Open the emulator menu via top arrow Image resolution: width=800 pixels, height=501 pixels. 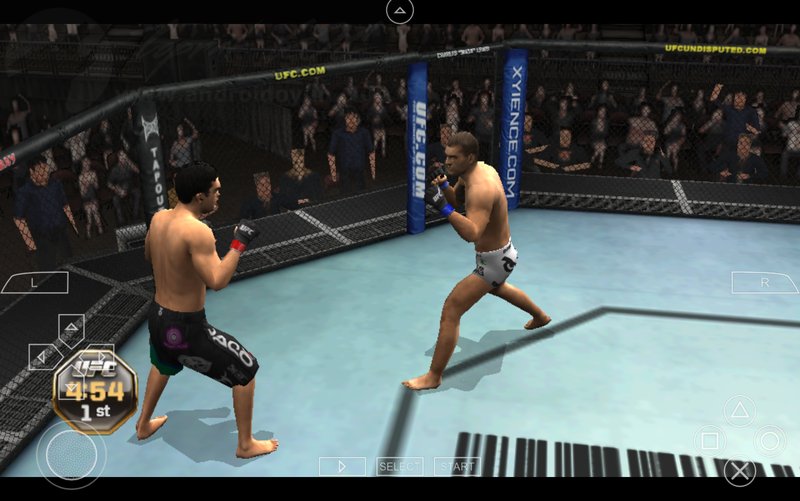click(399, 12)
